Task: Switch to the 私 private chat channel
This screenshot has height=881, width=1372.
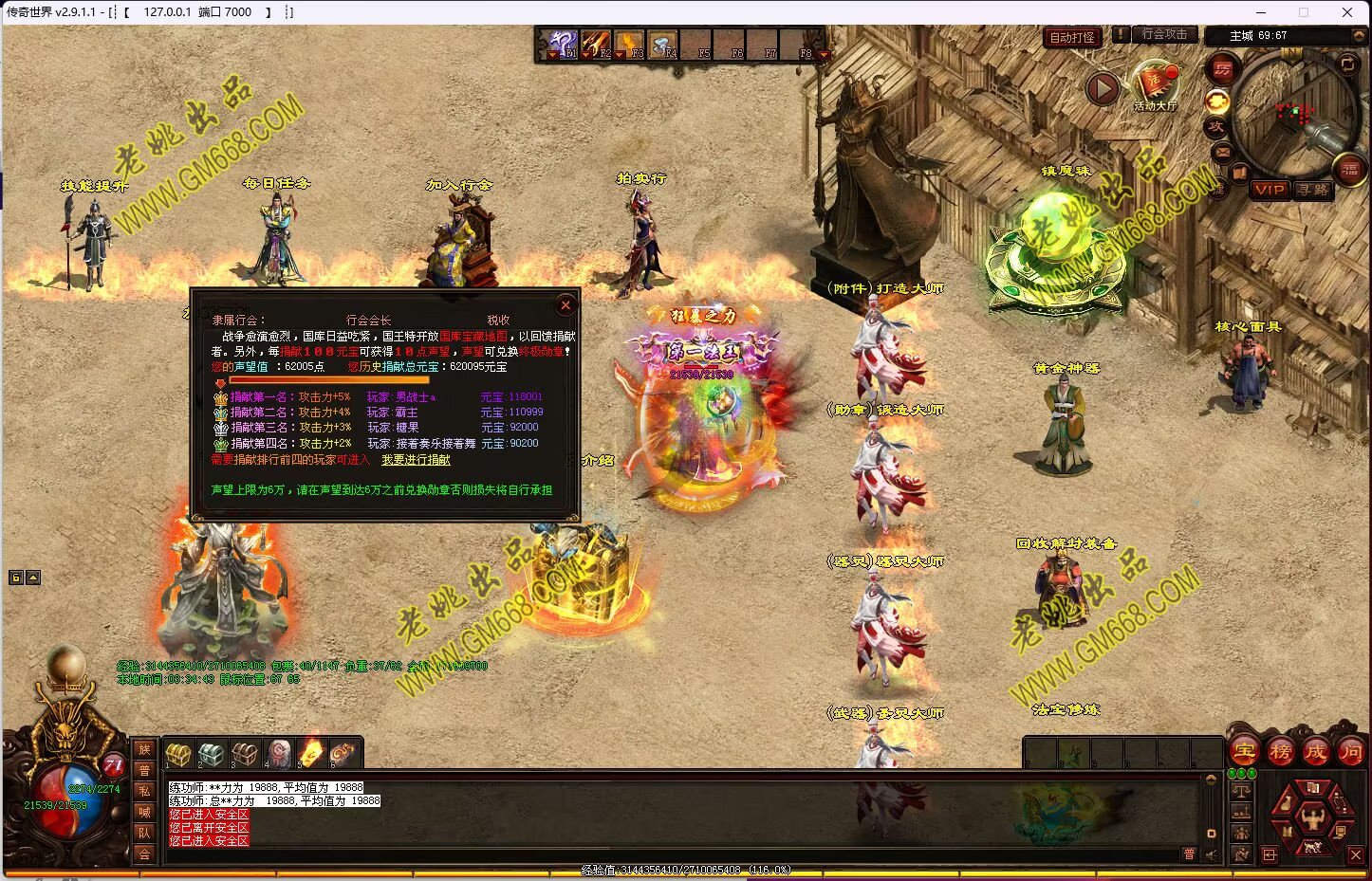Action: (x=144, y=791)
